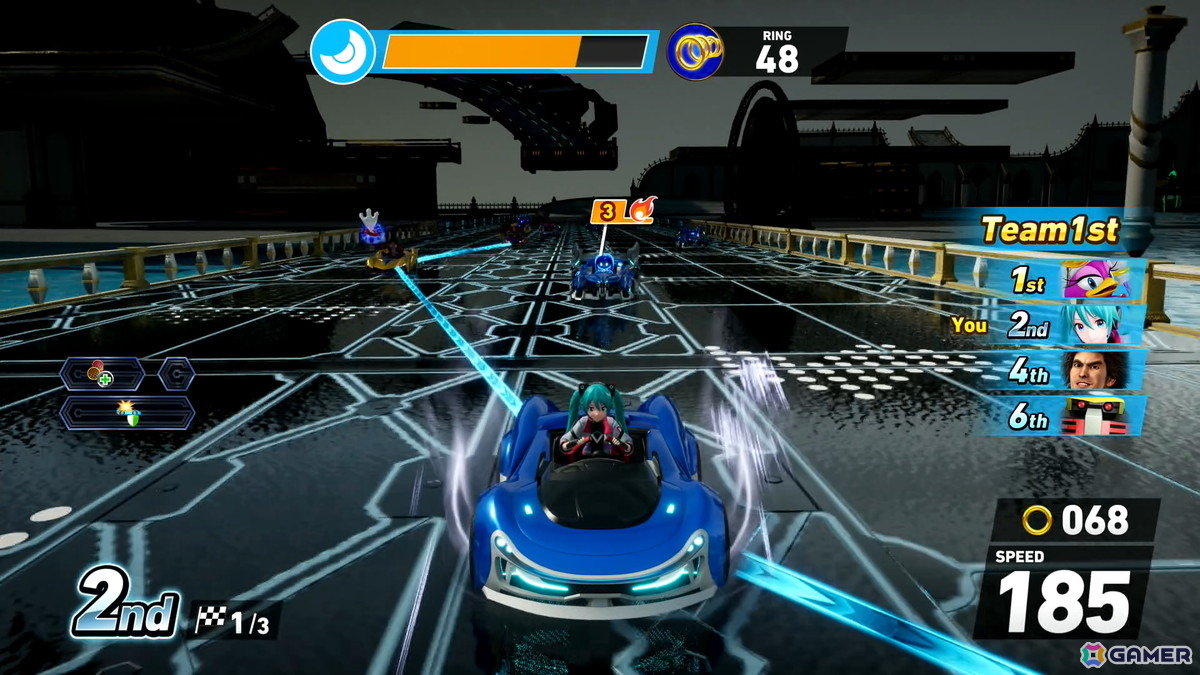Click the blue crescent Team Ultimate icon

coord(342,51)
